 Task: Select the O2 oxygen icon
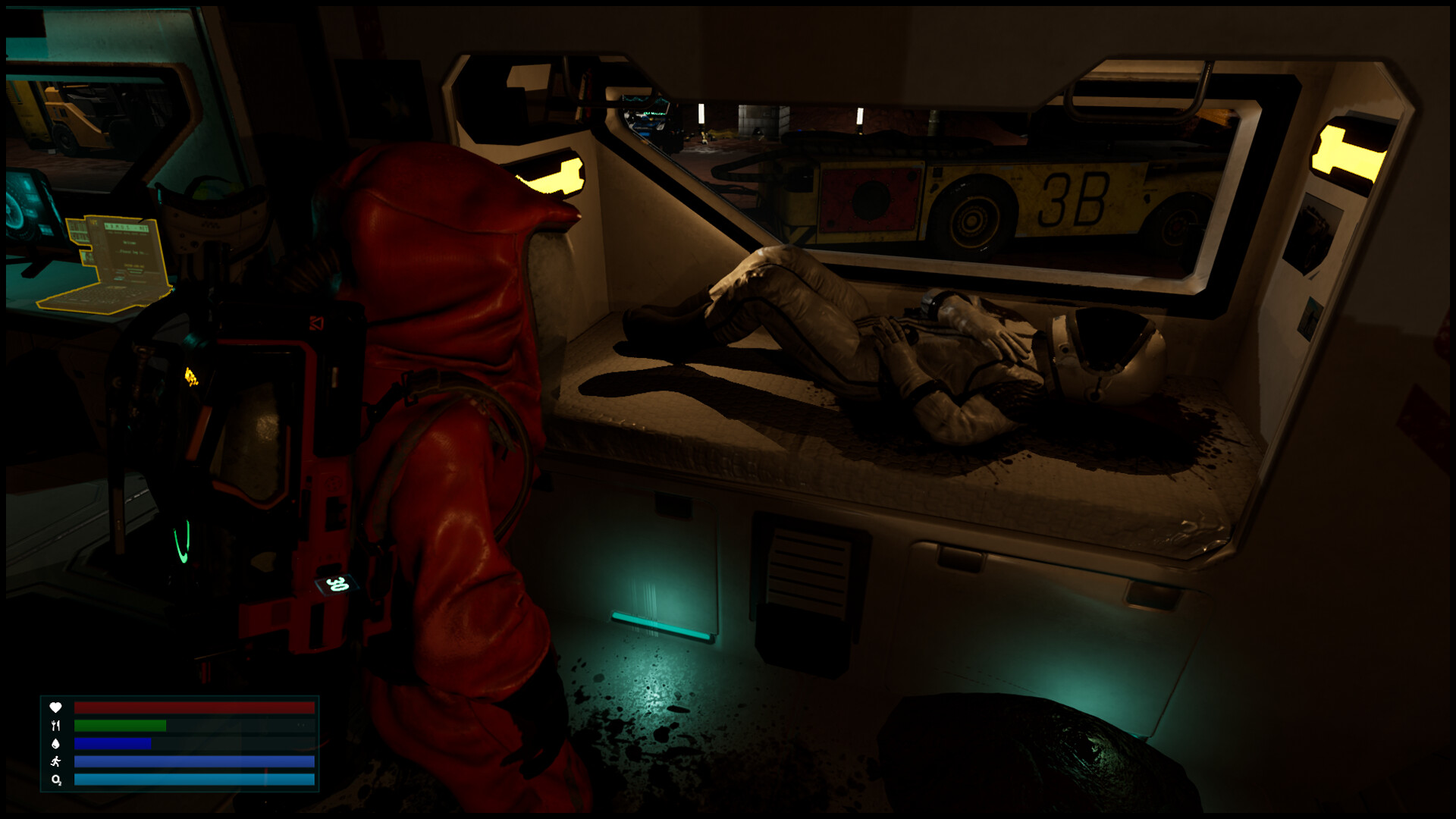coord(56,781)
